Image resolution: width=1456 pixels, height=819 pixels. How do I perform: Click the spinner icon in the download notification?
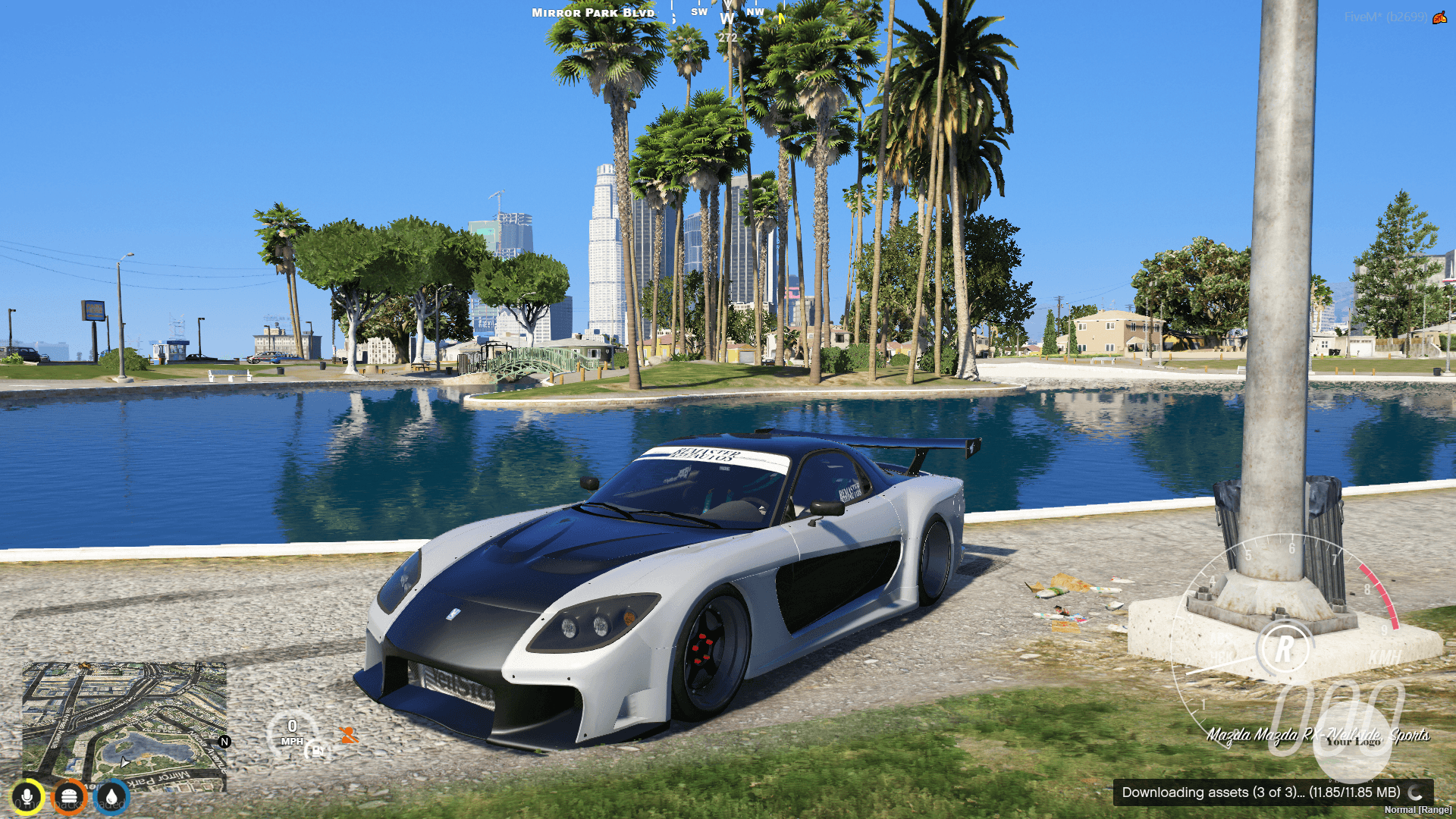(1415, 794)
